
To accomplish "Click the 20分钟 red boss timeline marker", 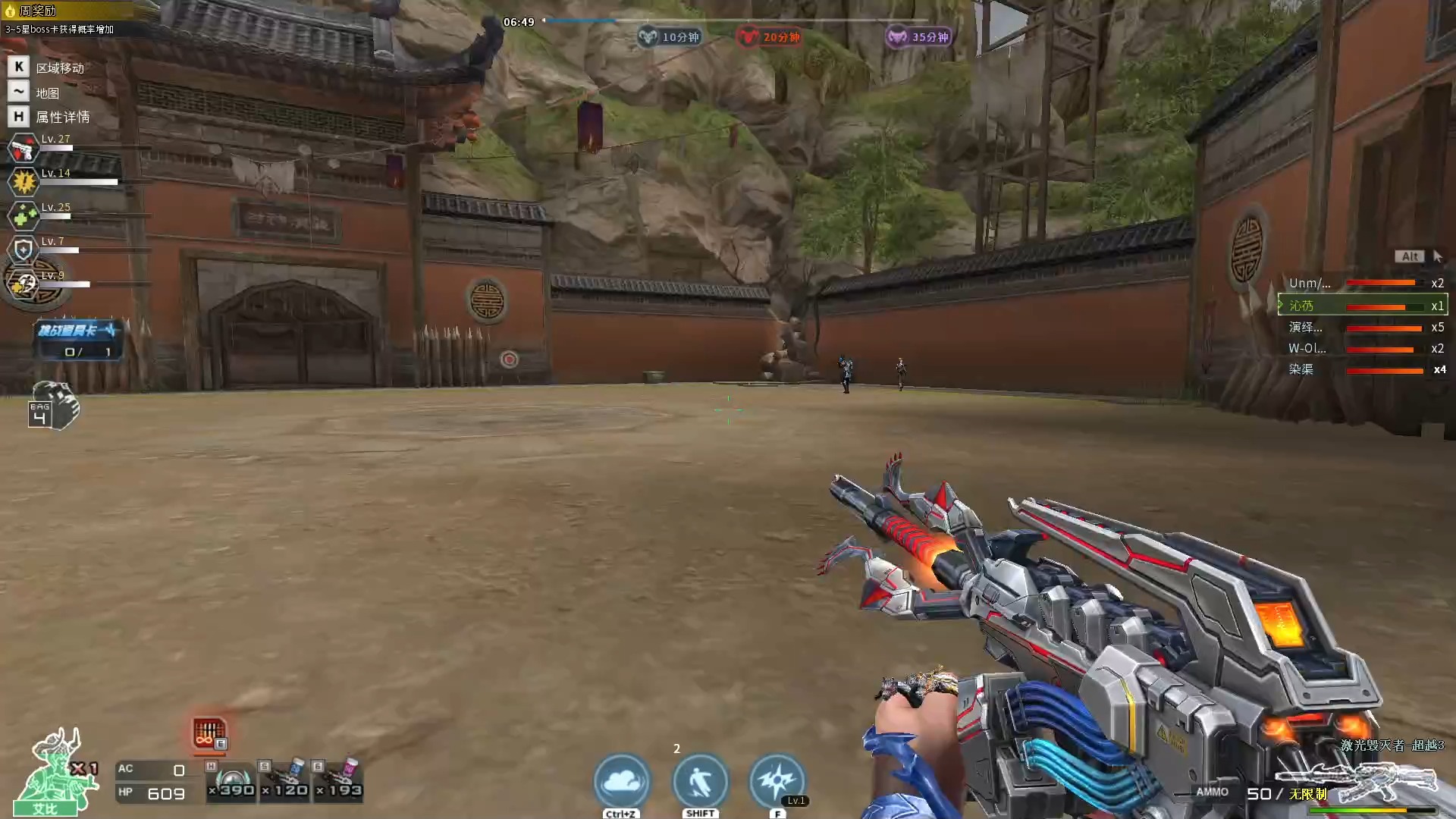I will point(770,36).
